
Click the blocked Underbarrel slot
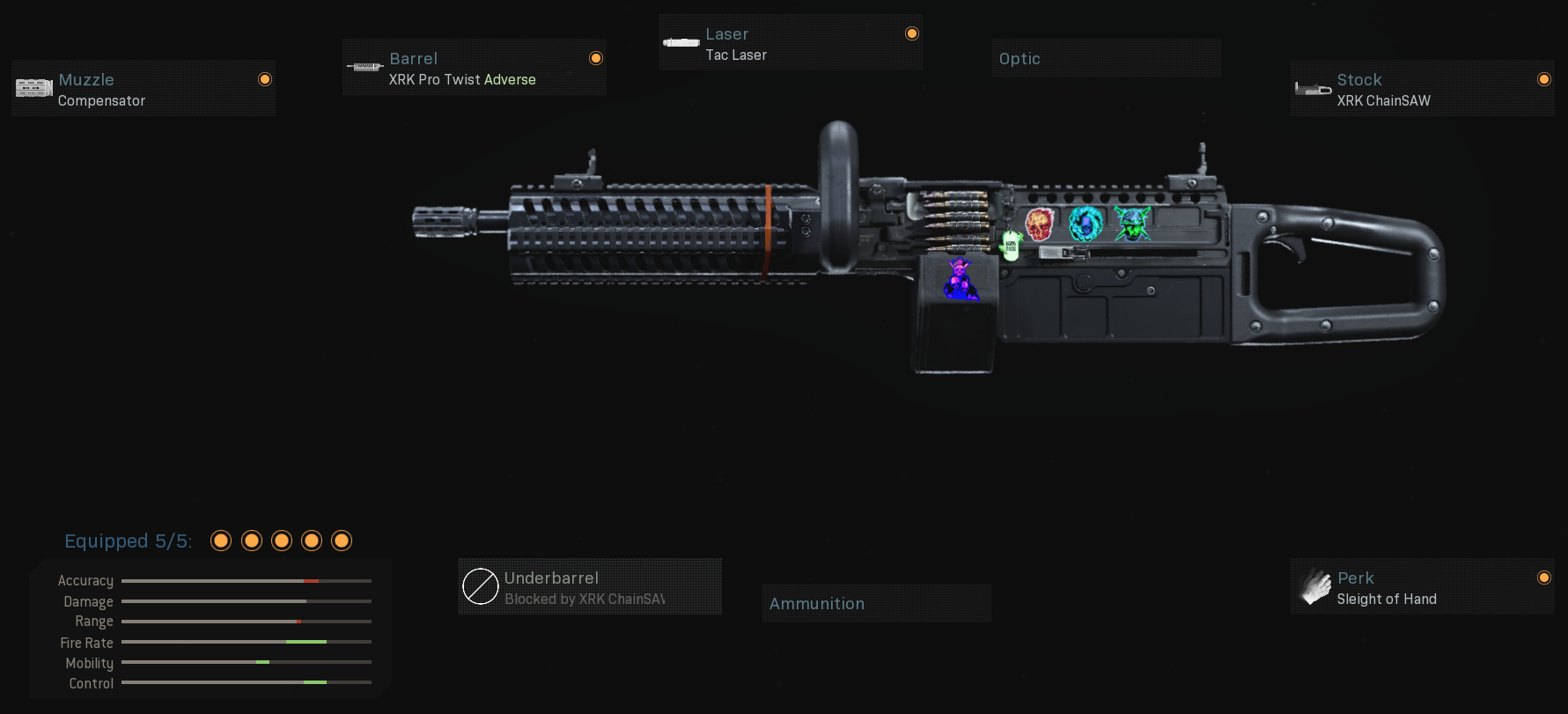[x=590, y=587]
